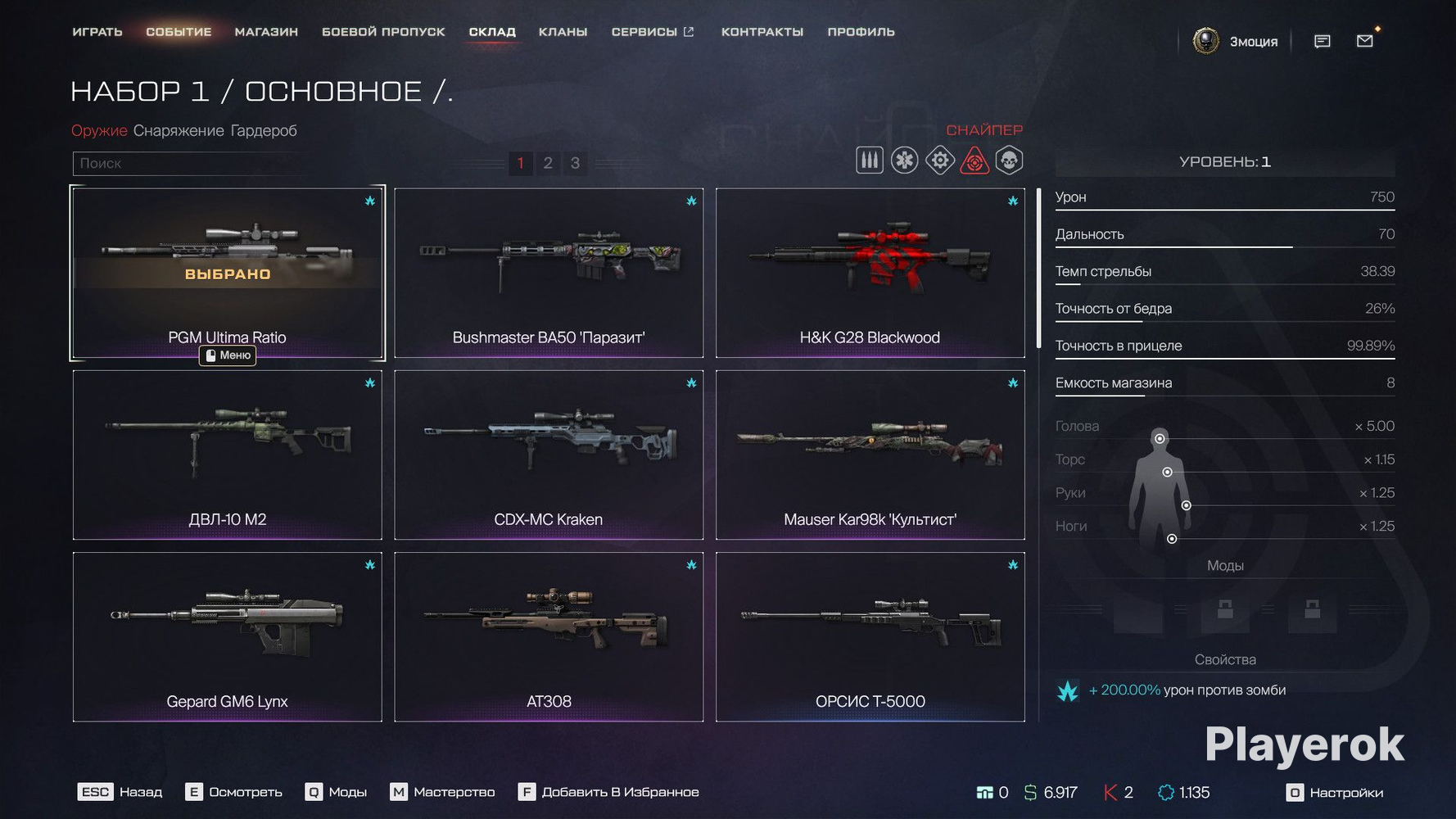The width and height of the screenshot is (1456, 819).
Task: Click the Поиск search field
Action: [x=188, y=163]
